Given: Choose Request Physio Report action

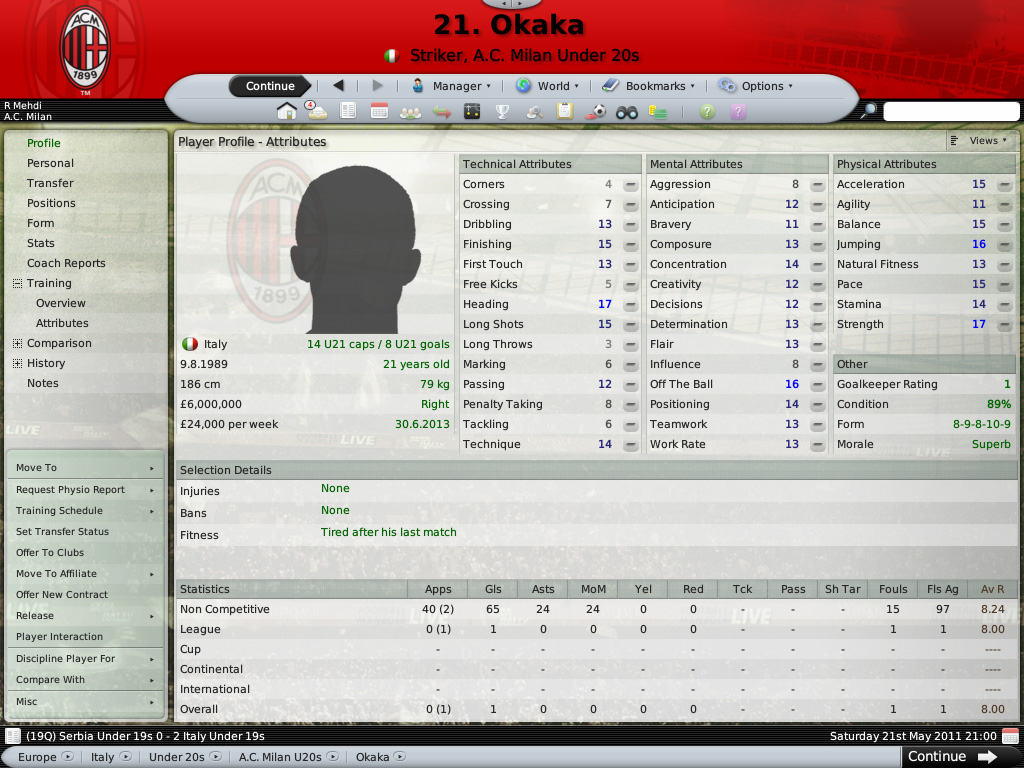Looking at the screenshot, I should tap(70, 490).
